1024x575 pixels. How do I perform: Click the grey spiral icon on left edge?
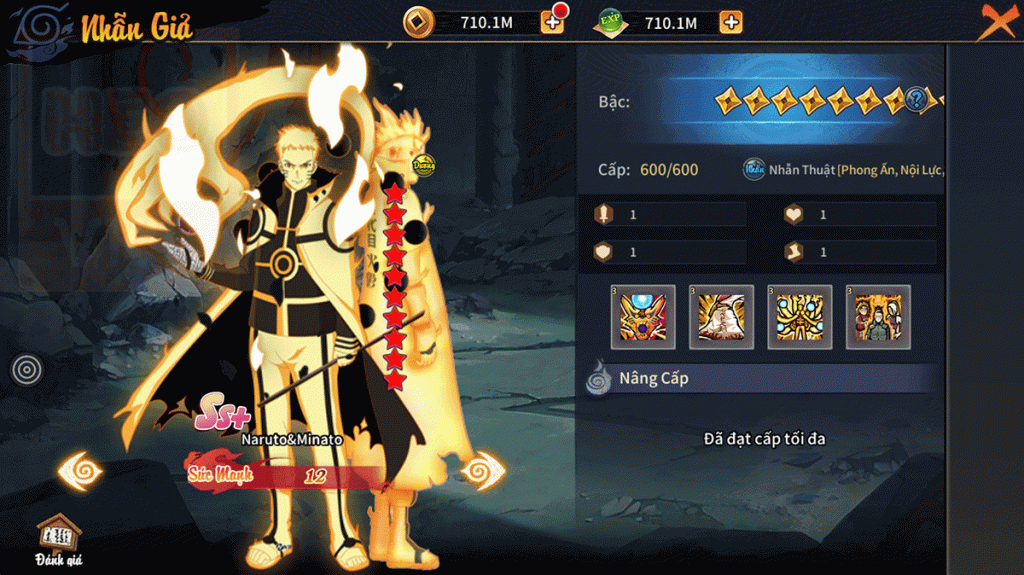click(27, 370)
